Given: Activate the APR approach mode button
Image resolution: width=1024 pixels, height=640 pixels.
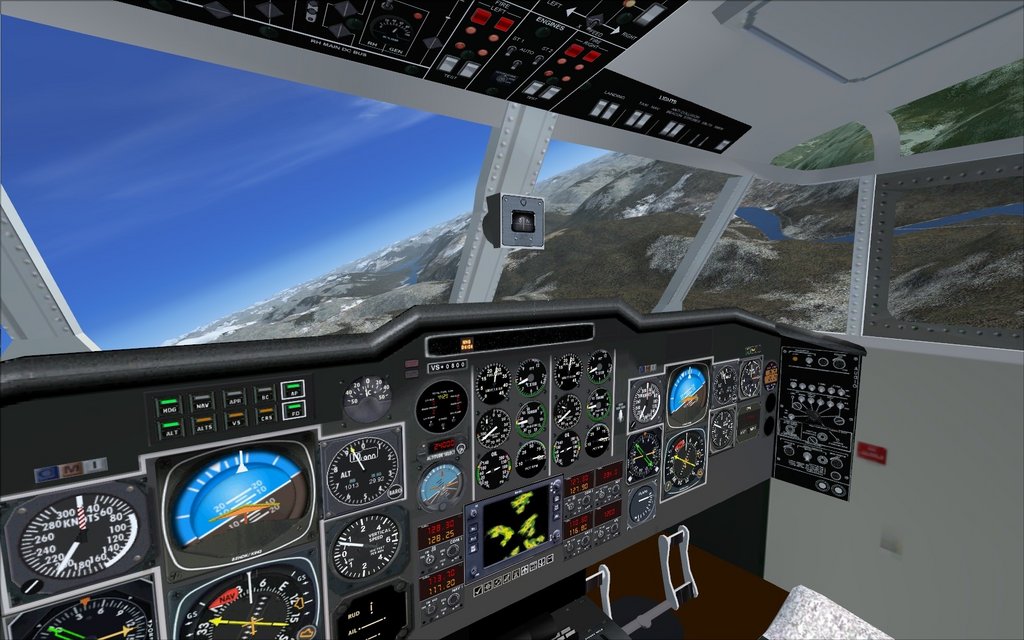Looking at the screenshot, I should (x=234, y=398).
